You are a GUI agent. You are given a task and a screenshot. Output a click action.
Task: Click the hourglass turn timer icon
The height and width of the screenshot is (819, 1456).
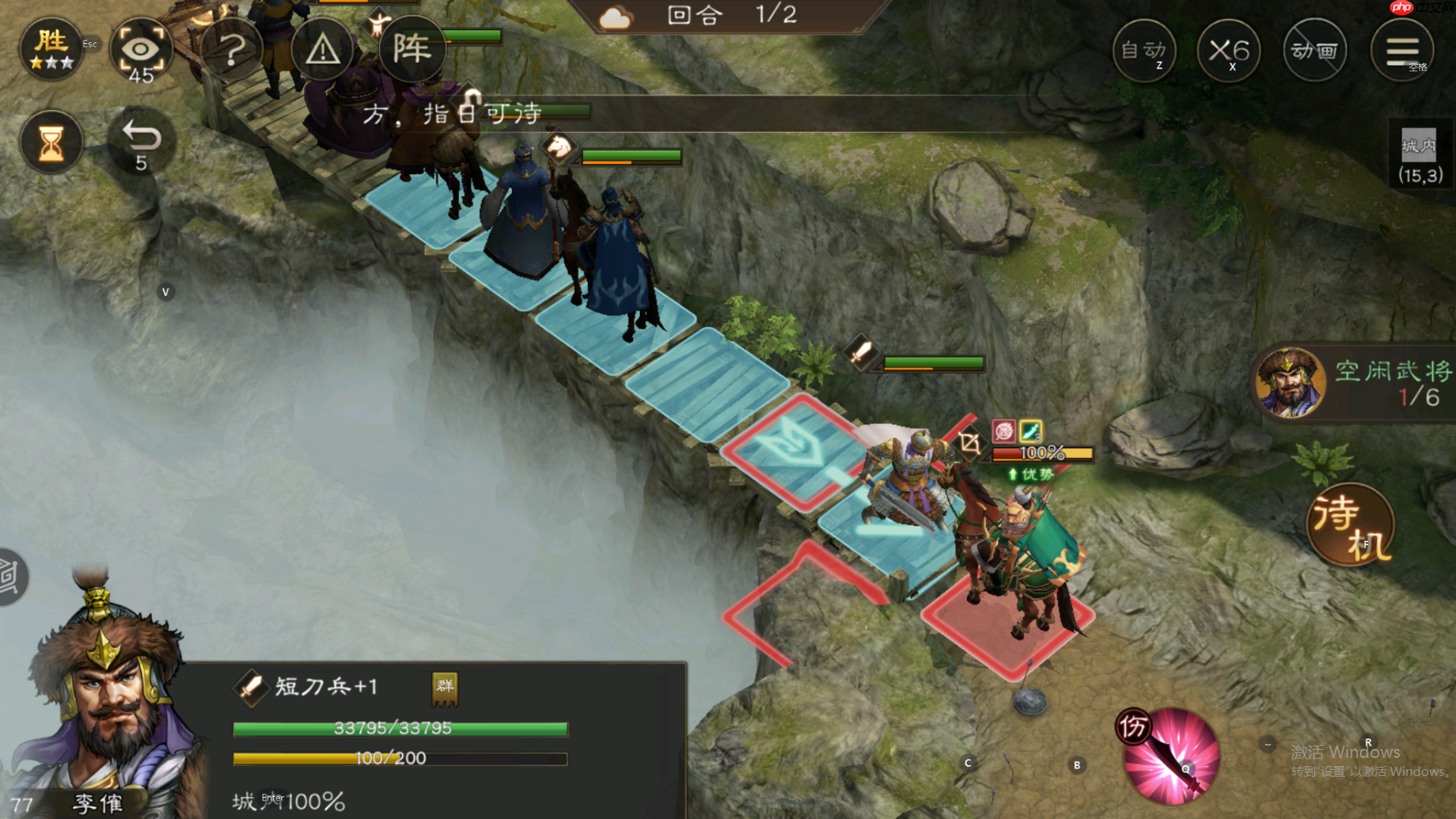(51, 141)
